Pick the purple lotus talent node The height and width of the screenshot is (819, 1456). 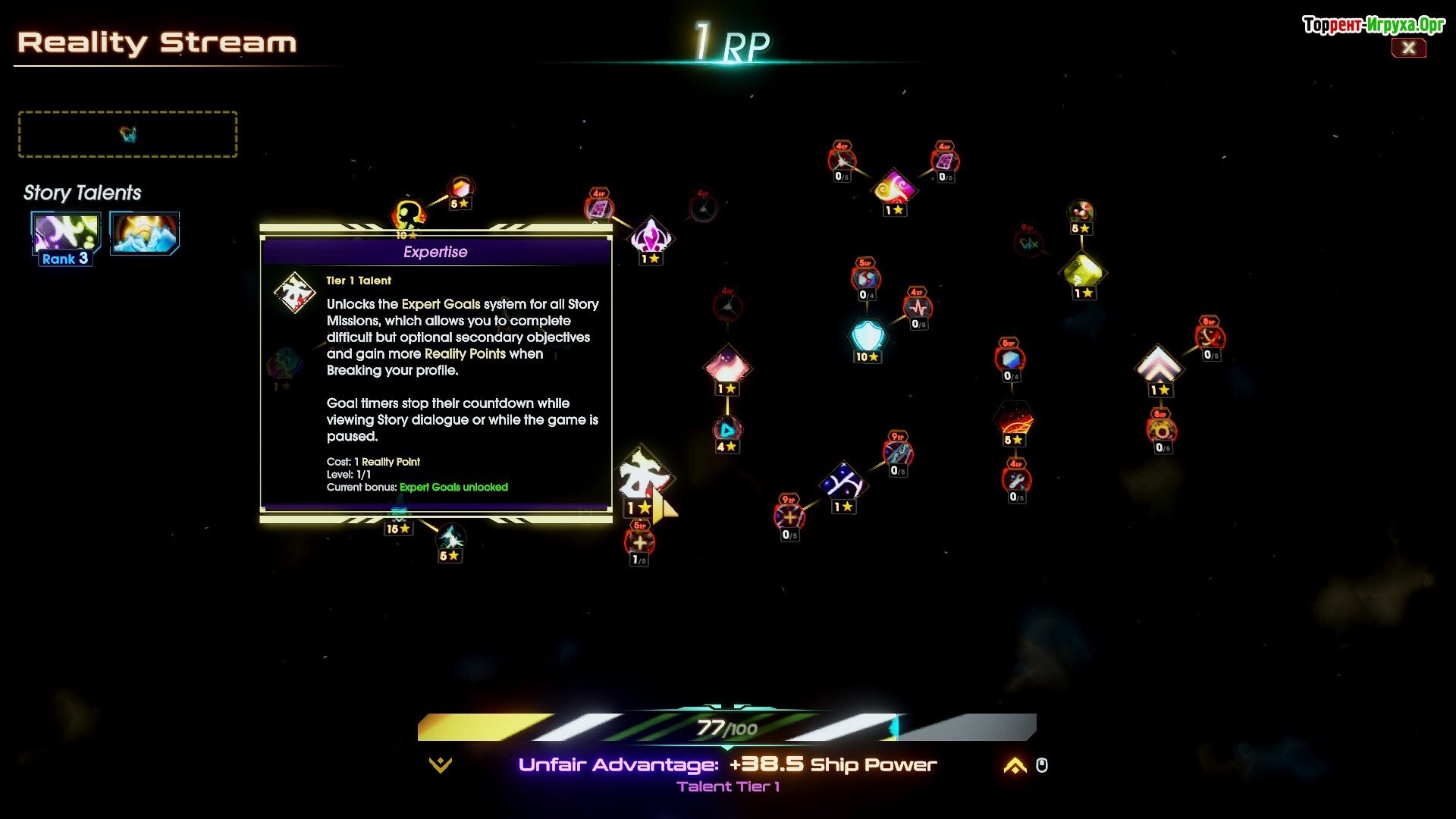tap(651, 237)
